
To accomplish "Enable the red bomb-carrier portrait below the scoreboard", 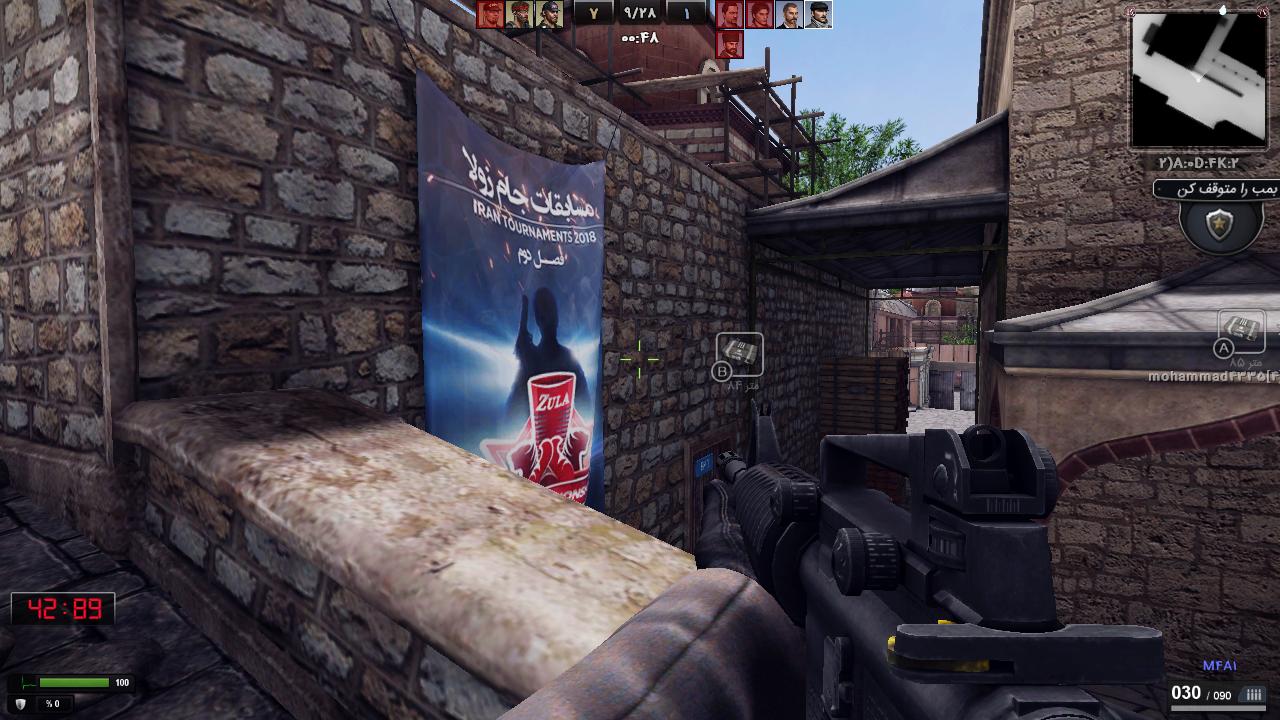I will tap(730, 45).
